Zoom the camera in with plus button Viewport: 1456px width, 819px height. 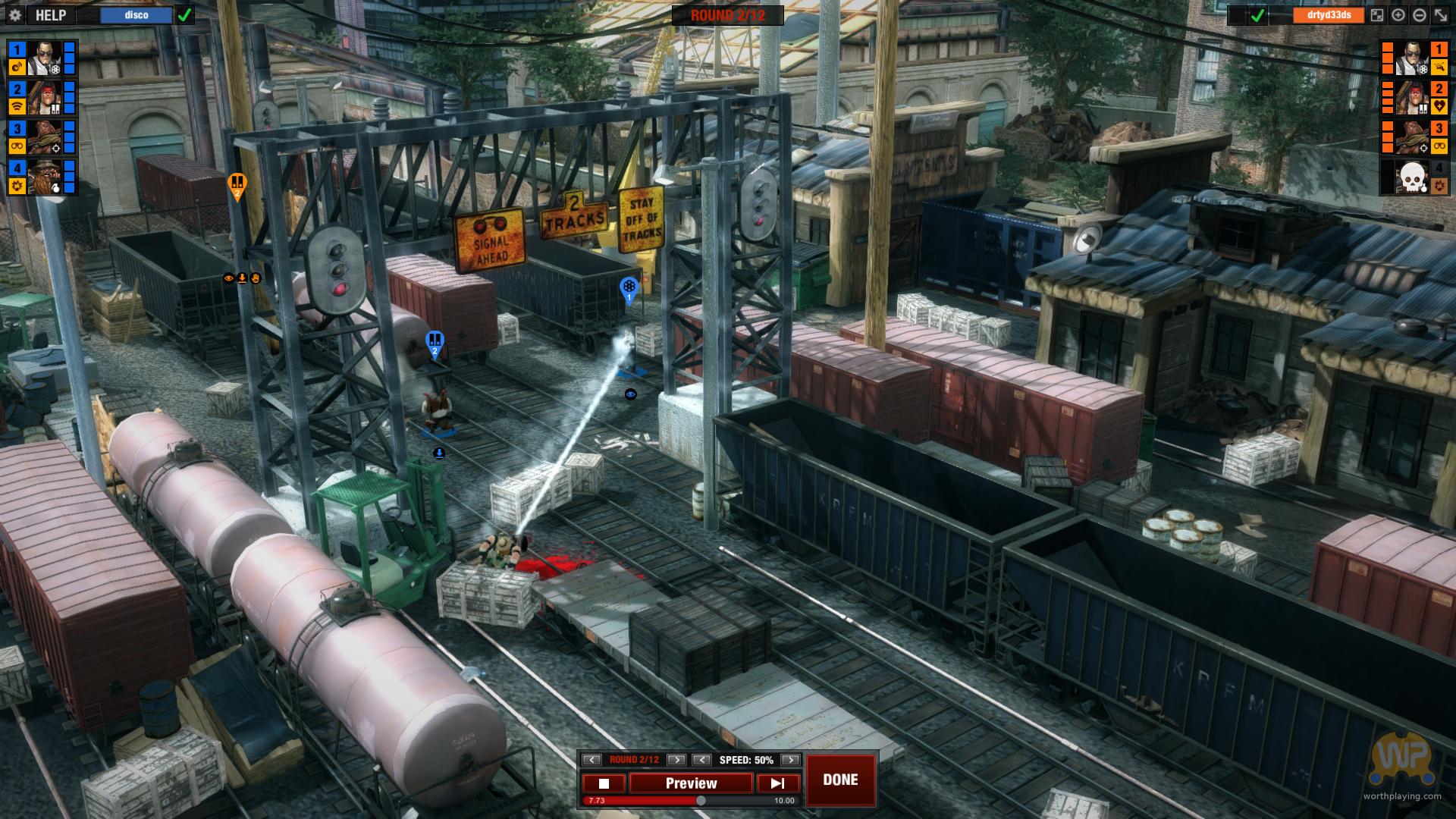tap(1398, 15)
